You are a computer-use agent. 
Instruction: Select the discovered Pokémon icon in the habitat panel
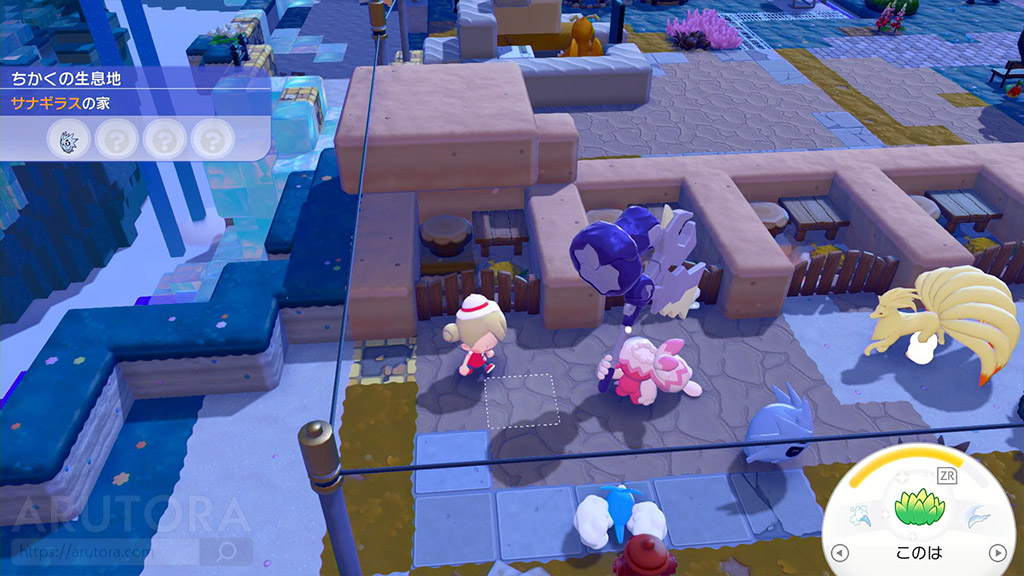click(64, 140)
